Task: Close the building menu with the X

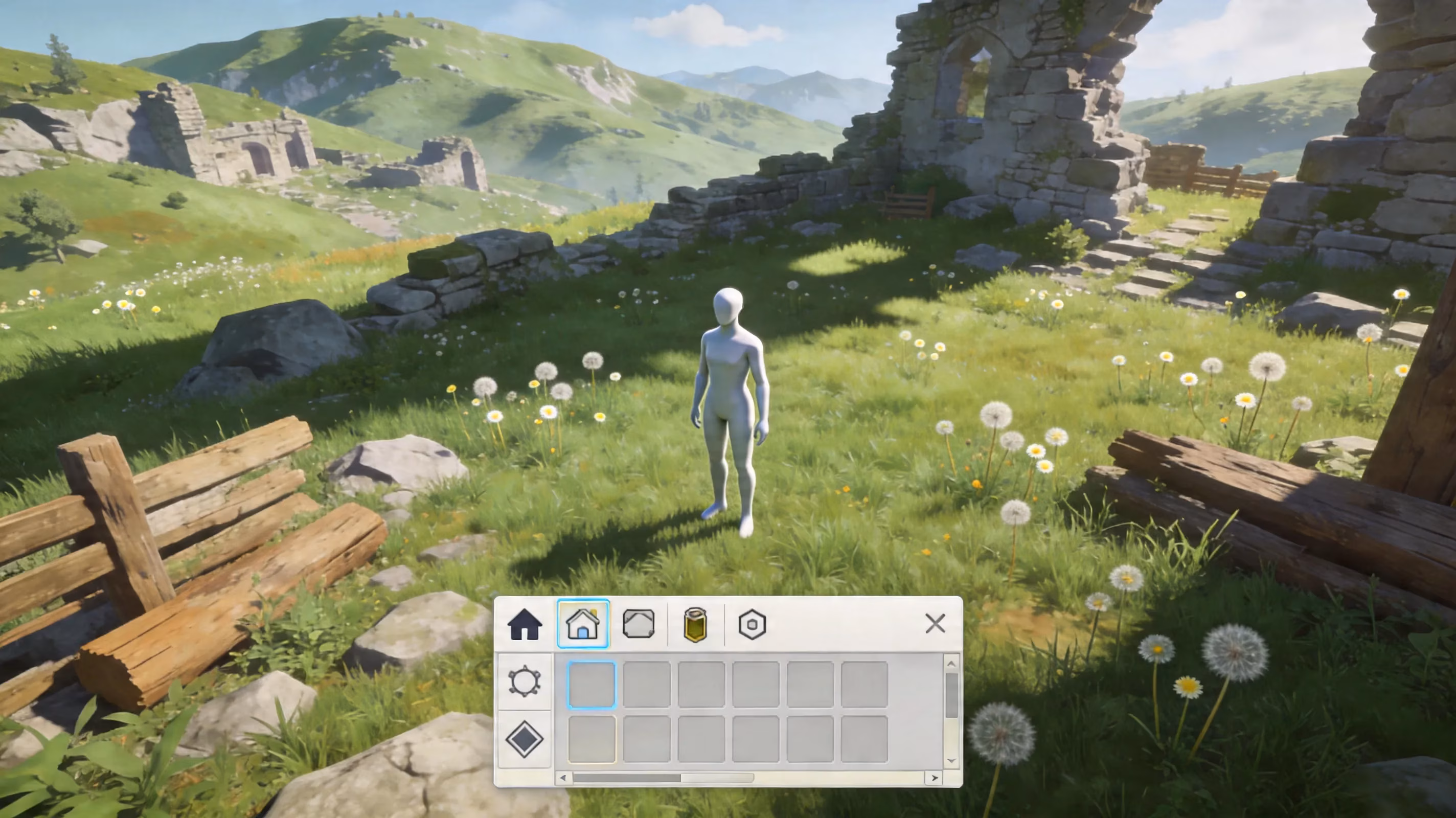Action: pos(937,623)
